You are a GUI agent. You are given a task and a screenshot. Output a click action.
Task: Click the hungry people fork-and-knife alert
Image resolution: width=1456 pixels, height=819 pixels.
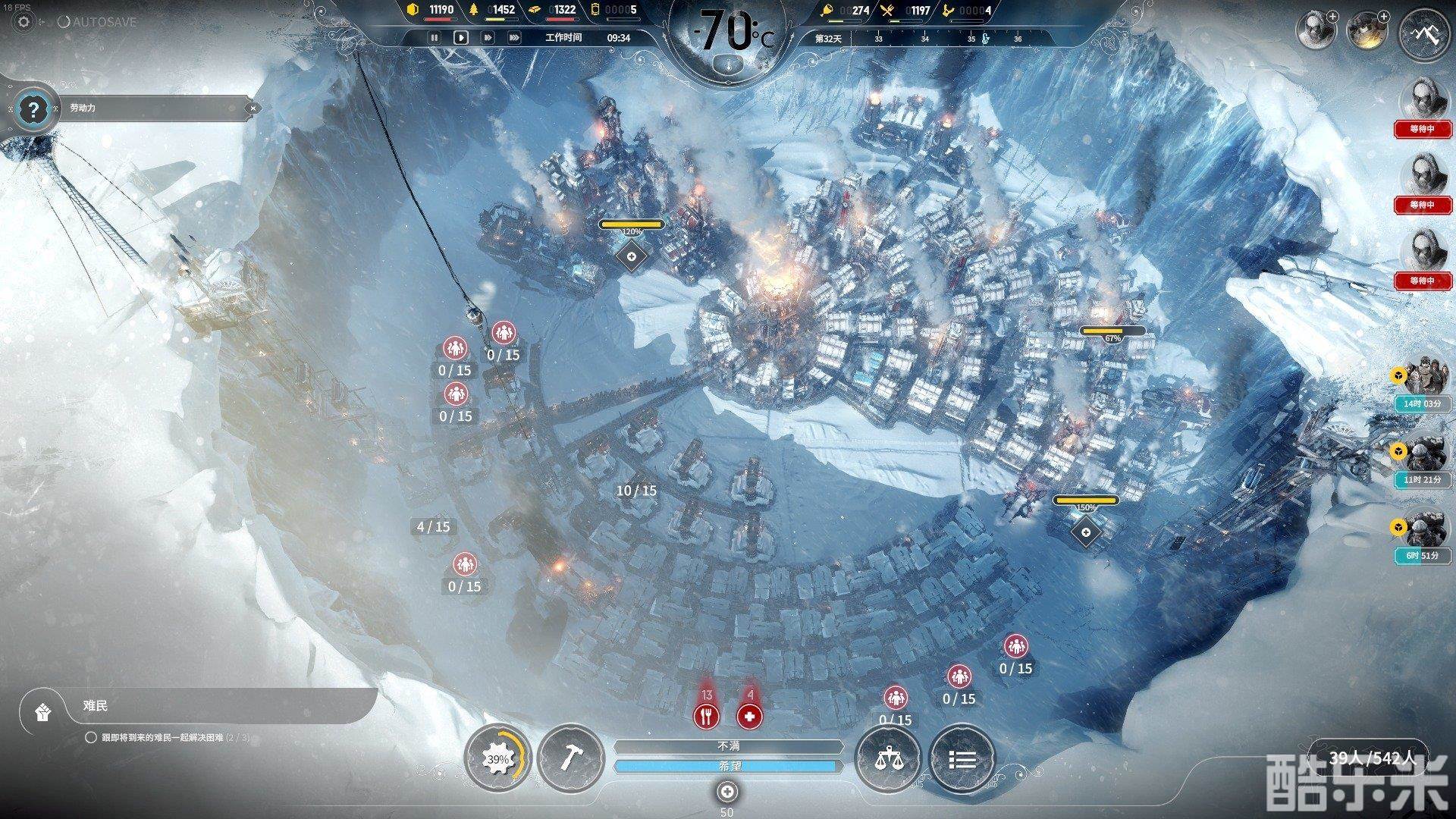706,715
